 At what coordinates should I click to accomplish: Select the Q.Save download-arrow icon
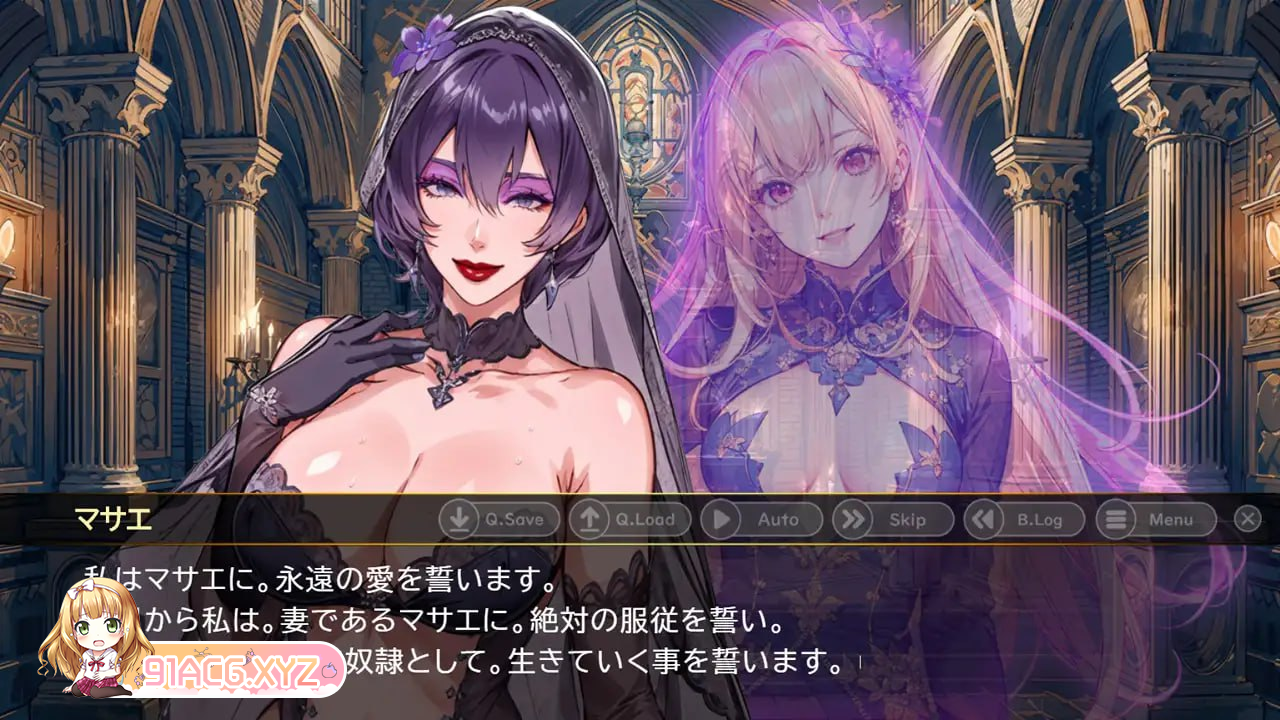[460, 520]
